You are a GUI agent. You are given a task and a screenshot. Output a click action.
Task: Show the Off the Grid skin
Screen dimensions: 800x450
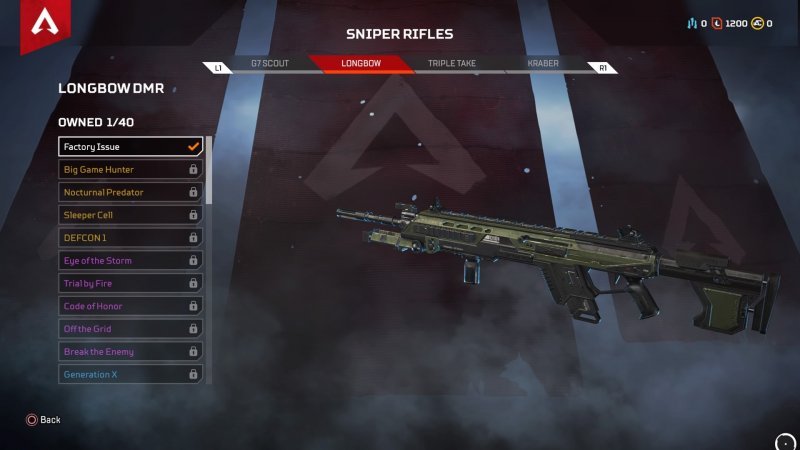(x=130, y=329)
